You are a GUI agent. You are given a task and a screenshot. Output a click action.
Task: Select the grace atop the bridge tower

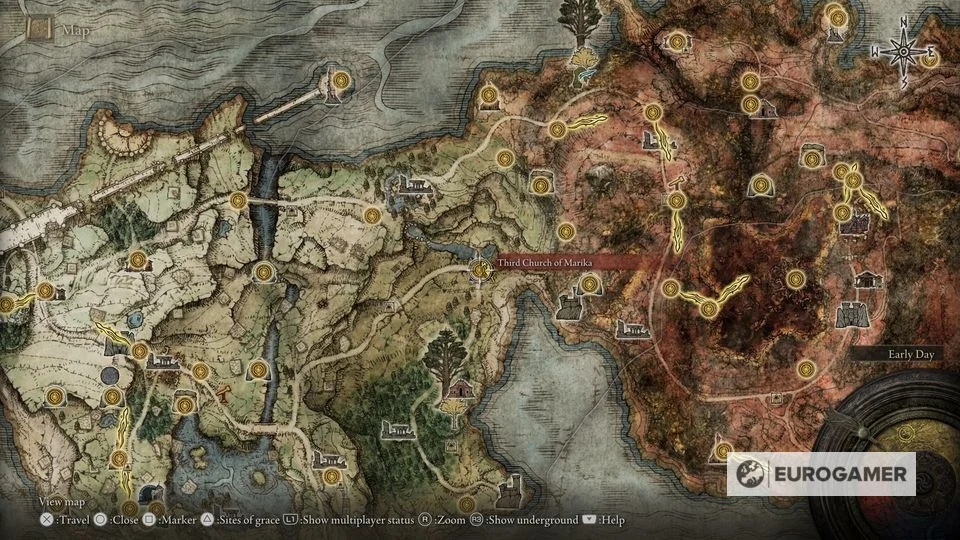[x=341, y=80]
